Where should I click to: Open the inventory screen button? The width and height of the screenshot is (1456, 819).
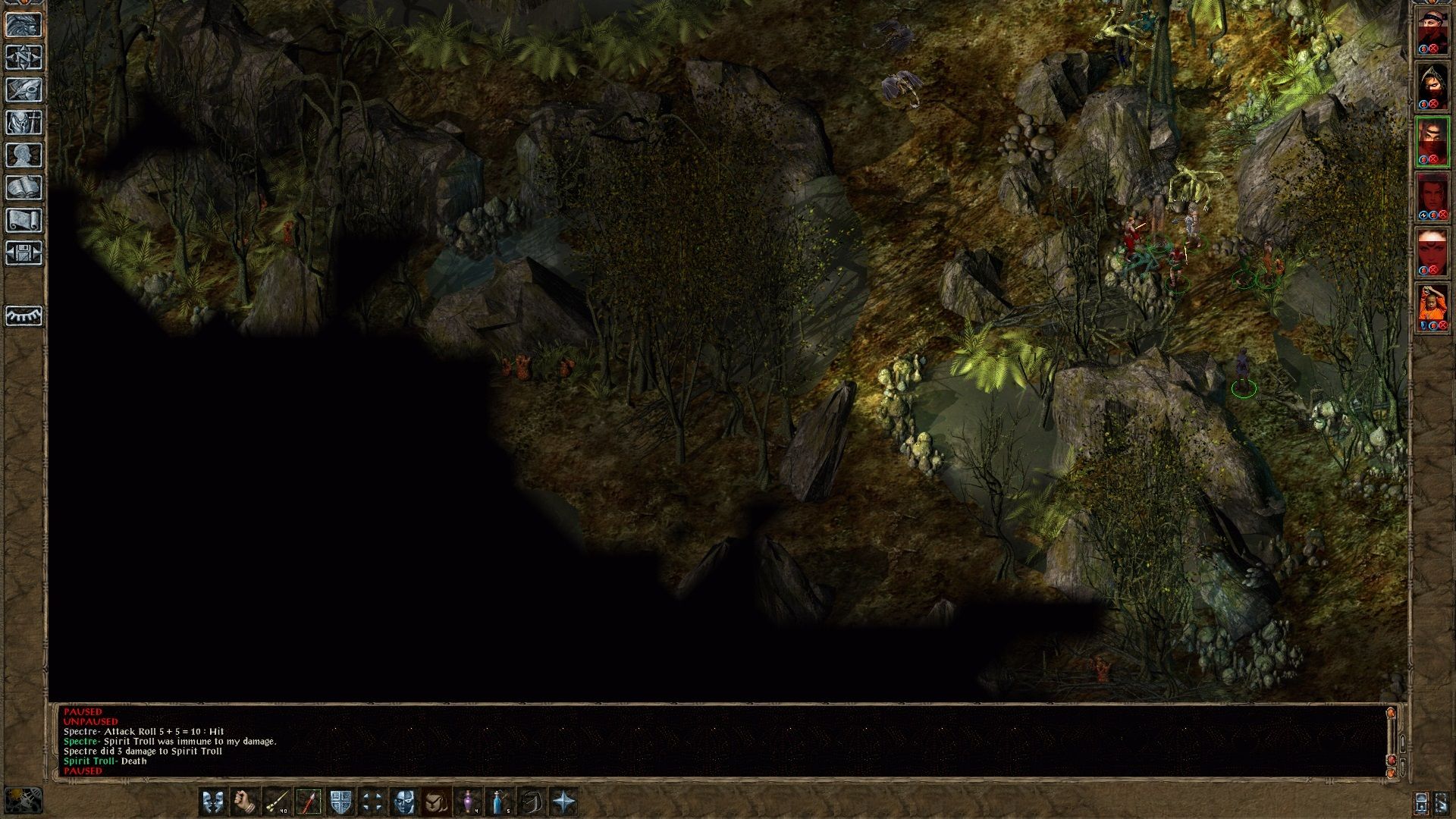[x=24, y=123]
